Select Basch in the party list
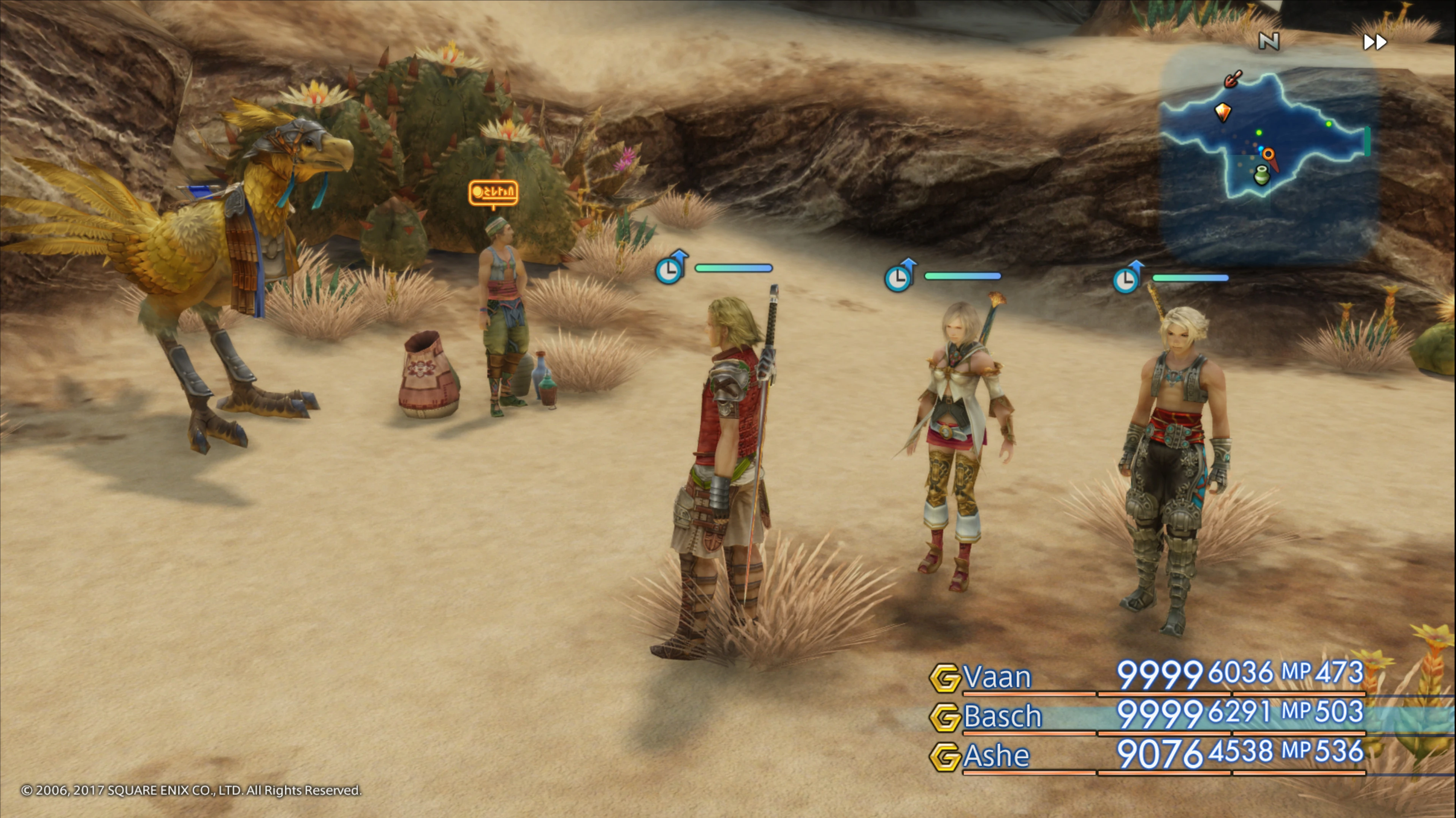1456x818 pixels. pos(1001,716)
